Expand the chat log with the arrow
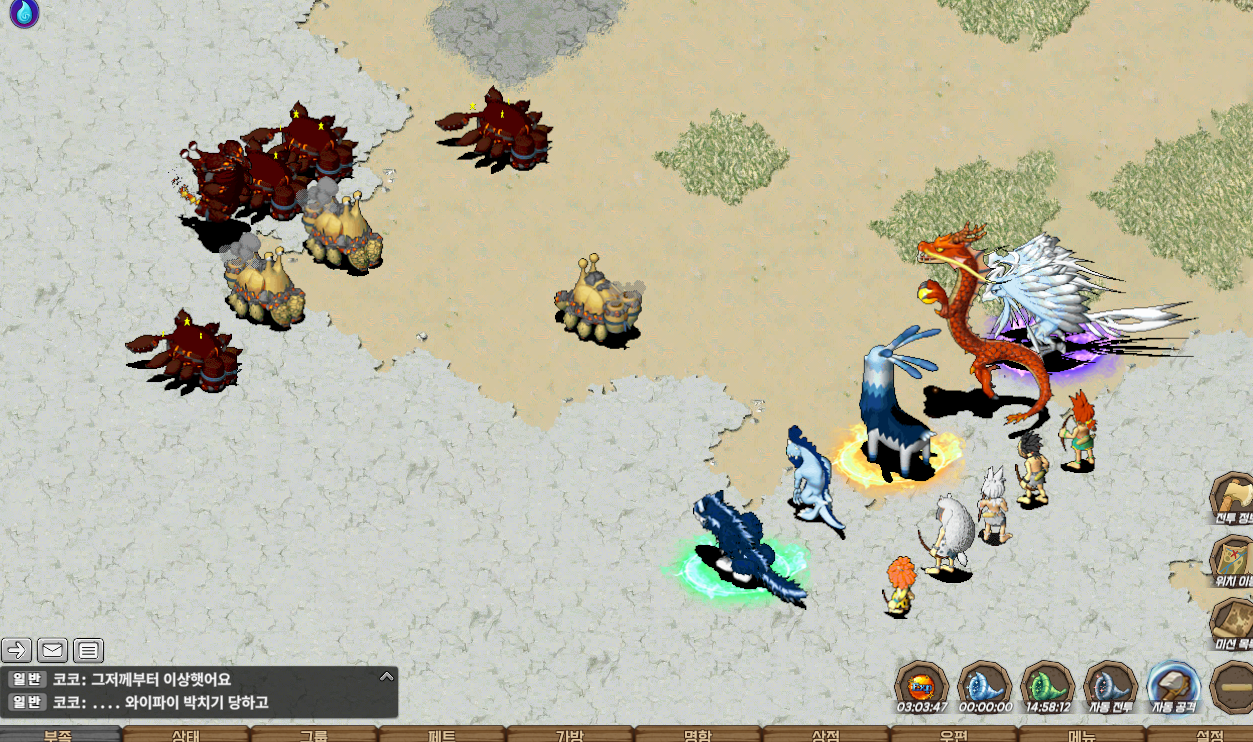 [387, 677]
